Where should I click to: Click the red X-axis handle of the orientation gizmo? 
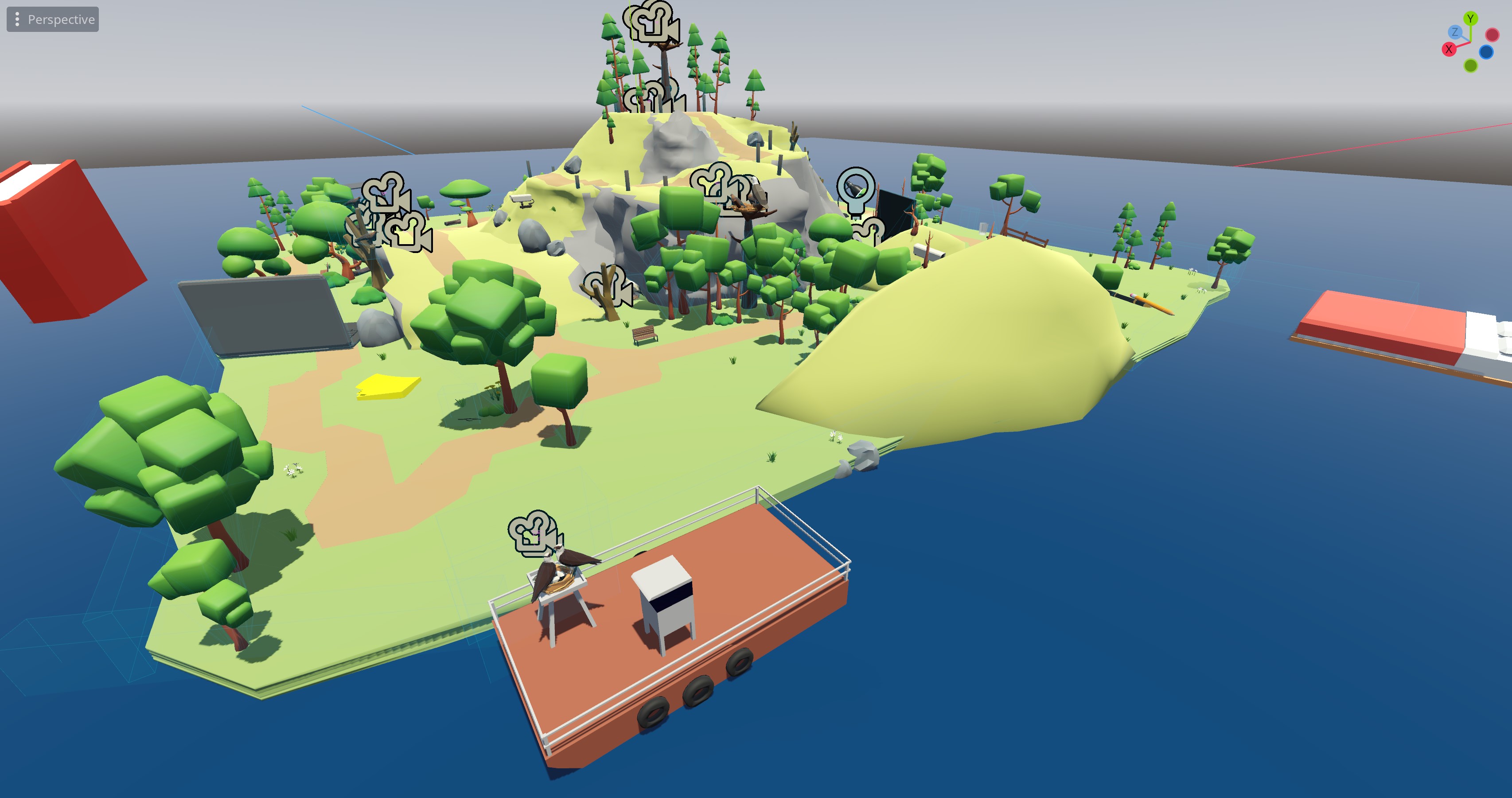1449,49
